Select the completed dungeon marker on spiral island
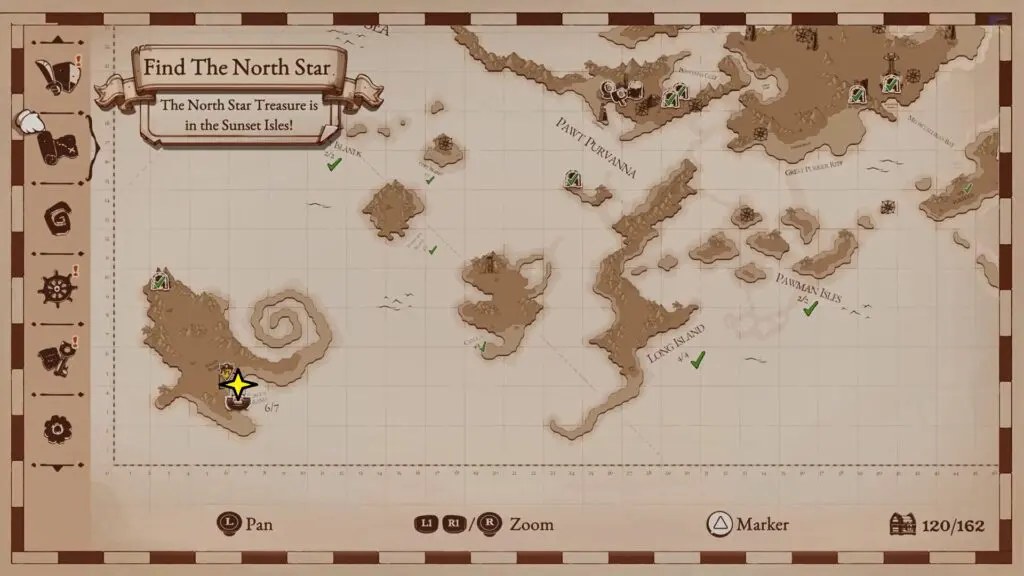Screen dimensions: 1024x576 point(159,281)
